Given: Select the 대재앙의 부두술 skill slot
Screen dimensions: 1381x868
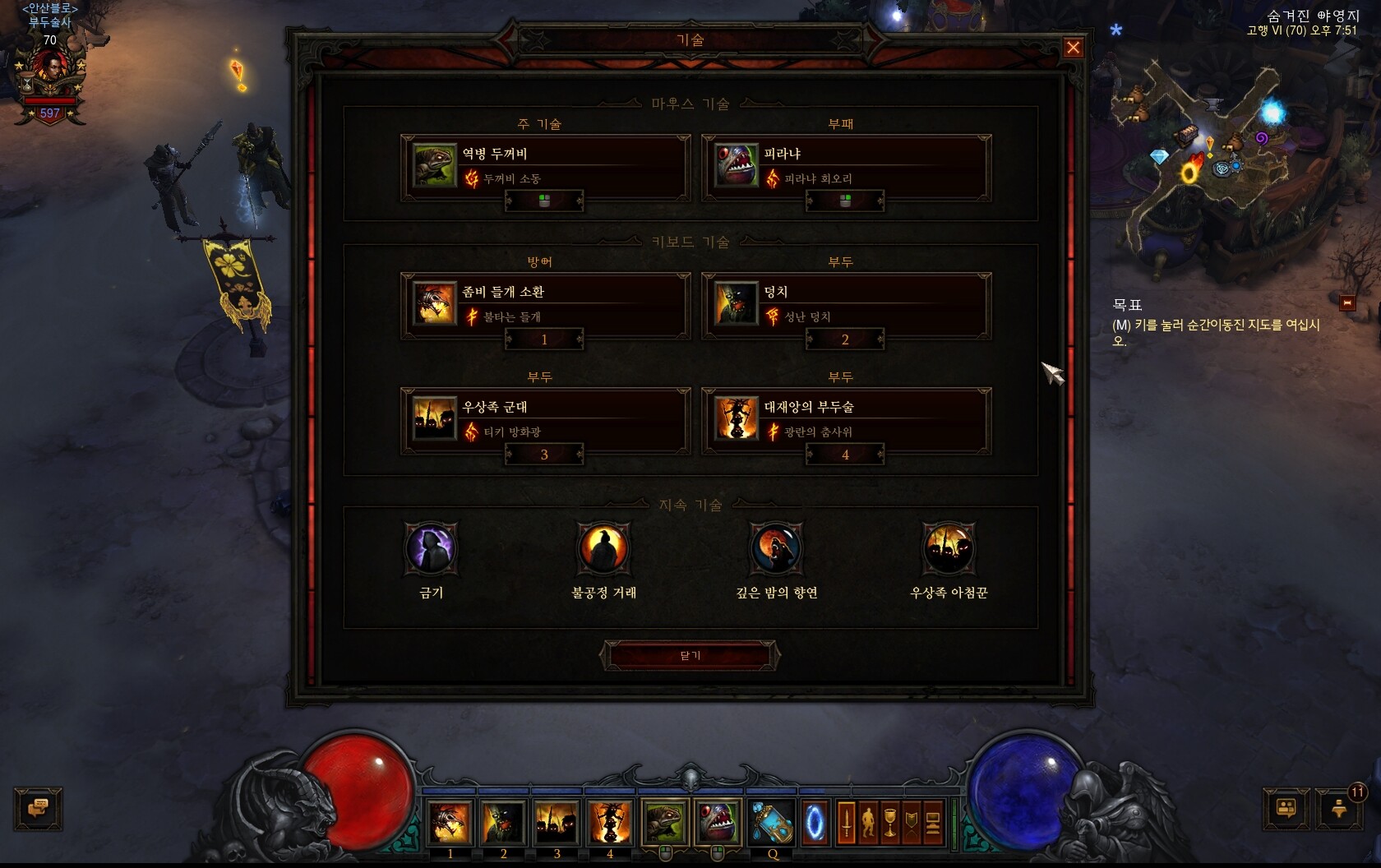Looking at the screenshot, I should click(x=845, y=420).
